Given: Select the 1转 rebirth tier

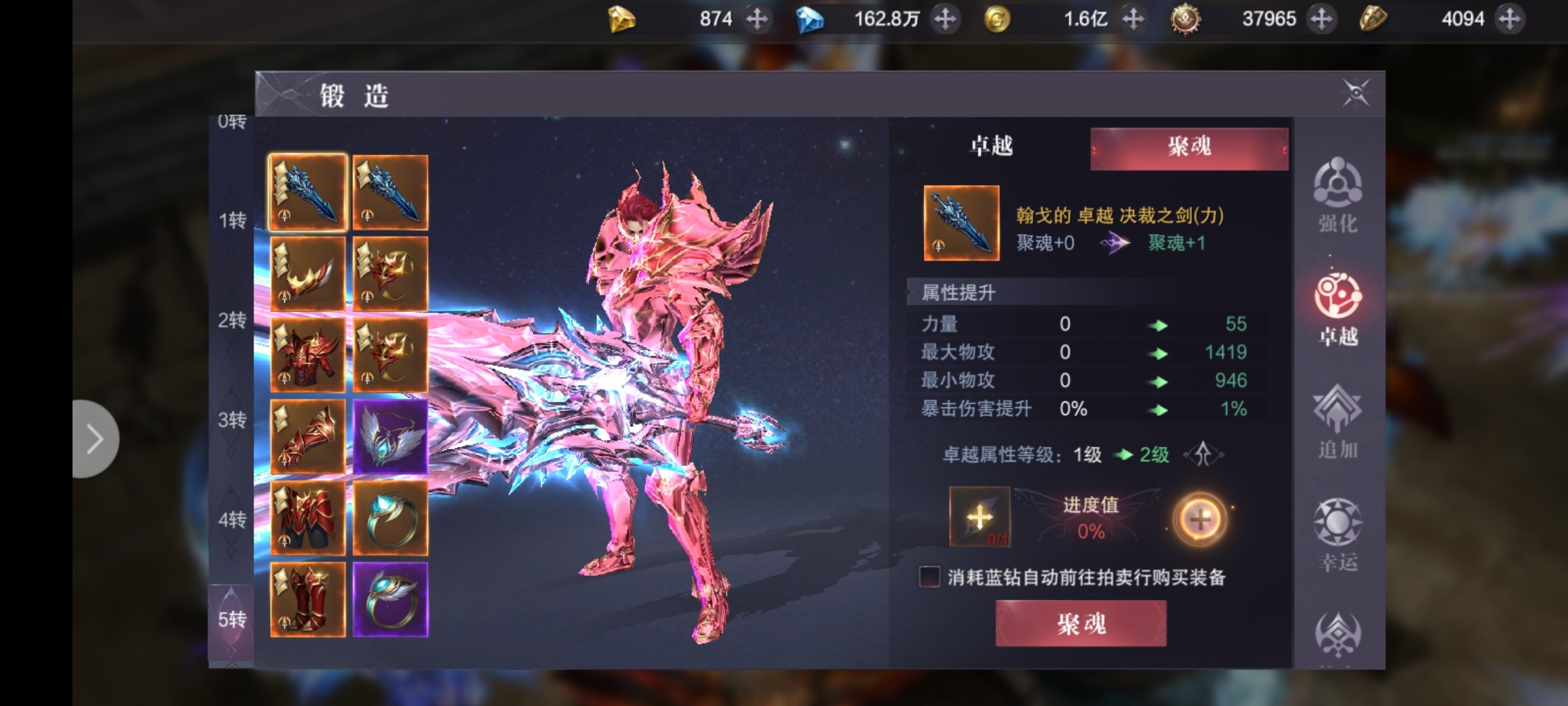Looking at the screenshot, I should (x=232, y=220).
